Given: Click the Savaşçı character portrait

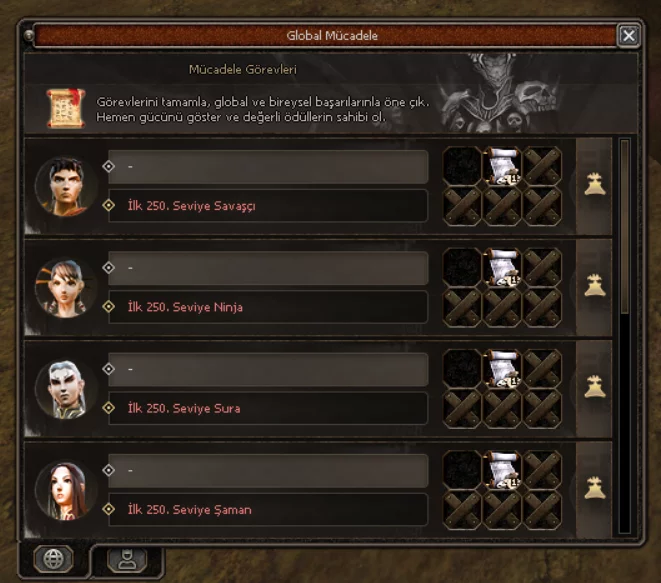Looking at the screenshot, I should 66,186.
